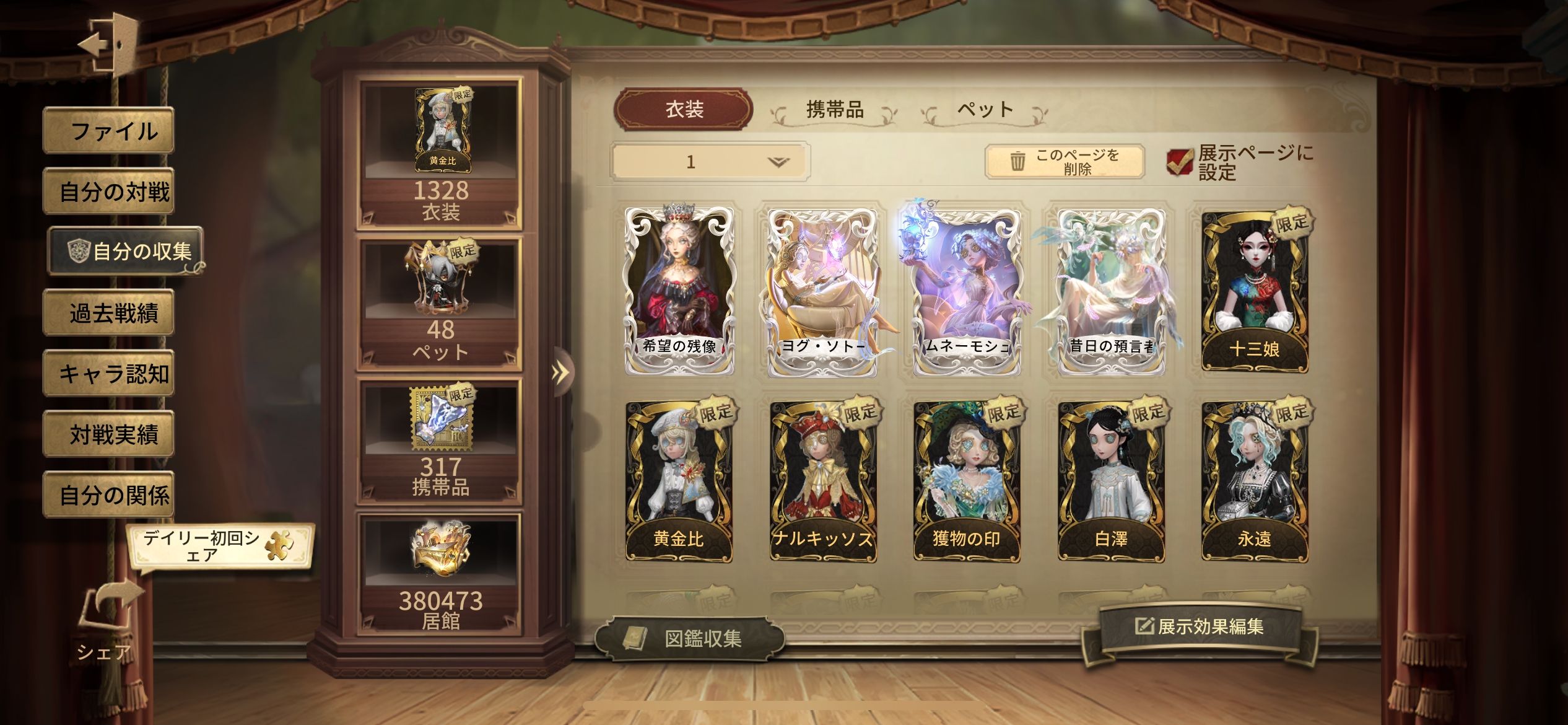
Task: Choose the 十三娘 limited costume card
Action: coord(1255,291)
